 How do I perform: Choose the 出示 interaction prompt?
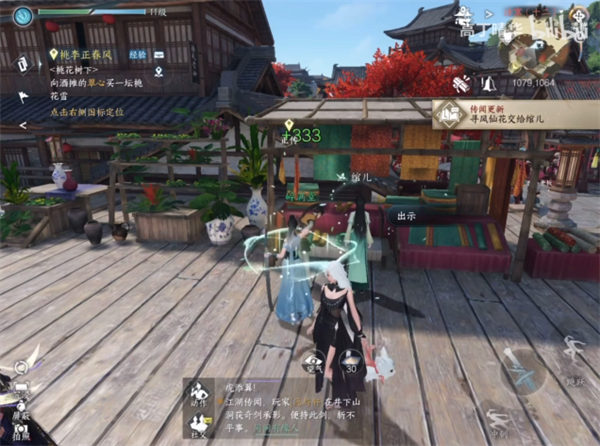[x=408, y=214]
